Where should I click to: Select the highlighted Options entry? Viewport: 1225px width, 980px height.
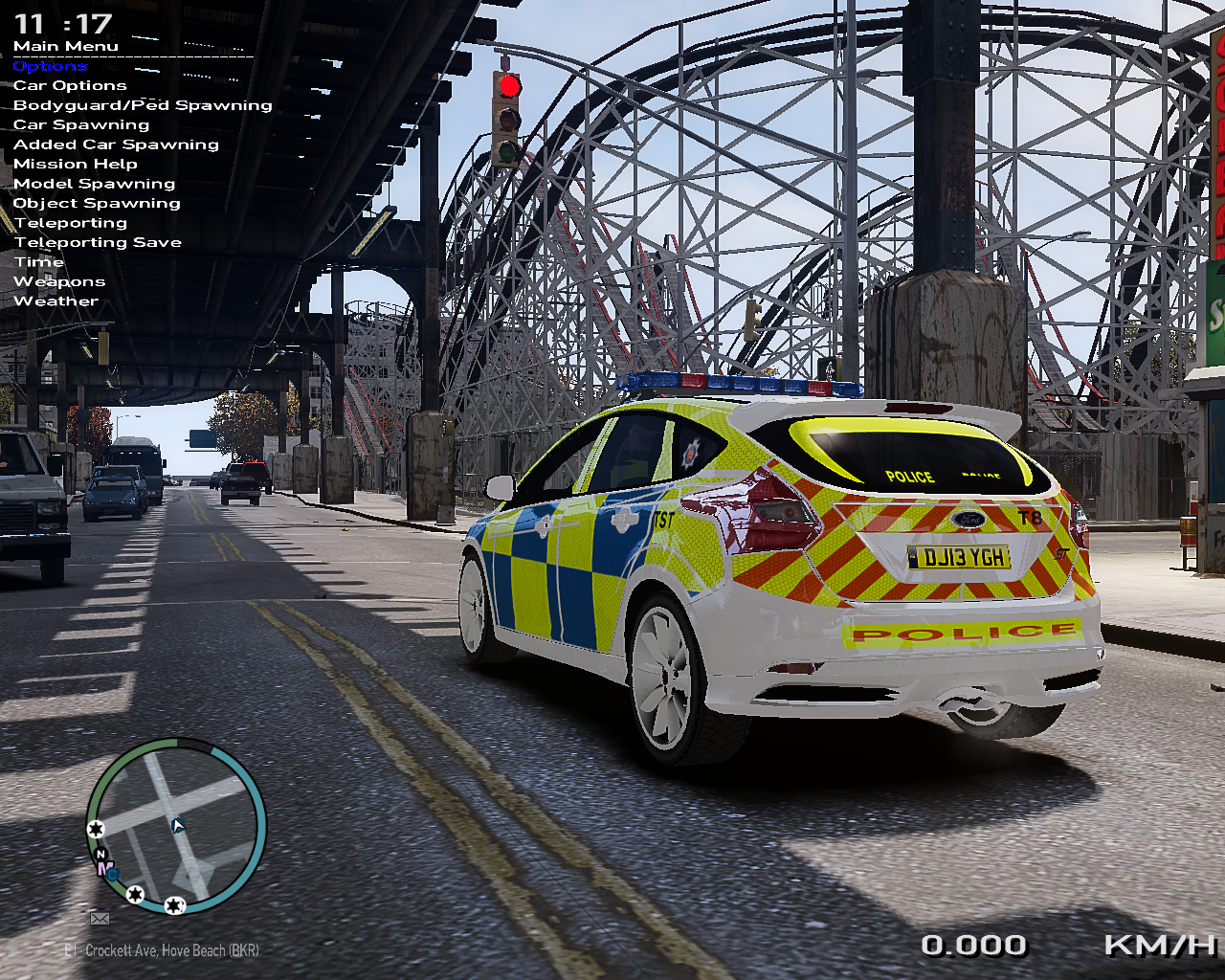(x=50, y=66)
